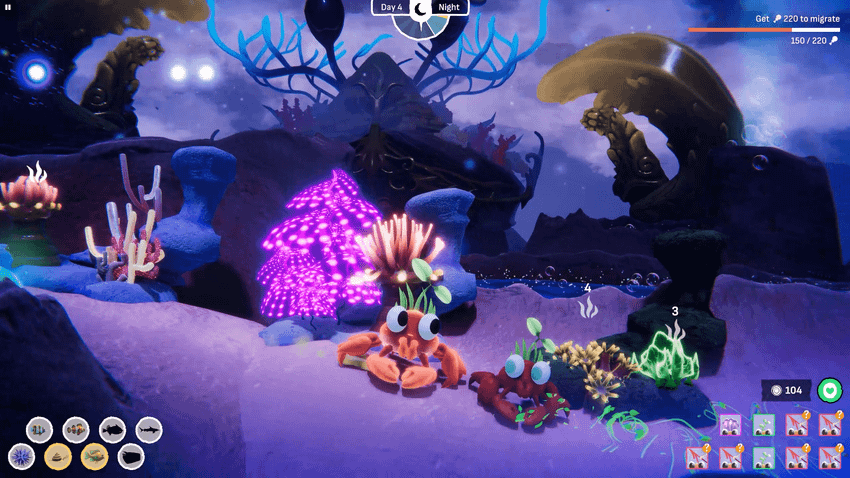850x478 pixels.
Task: Pick the purple sea urchin icon
Action: (x=20, y=457)
